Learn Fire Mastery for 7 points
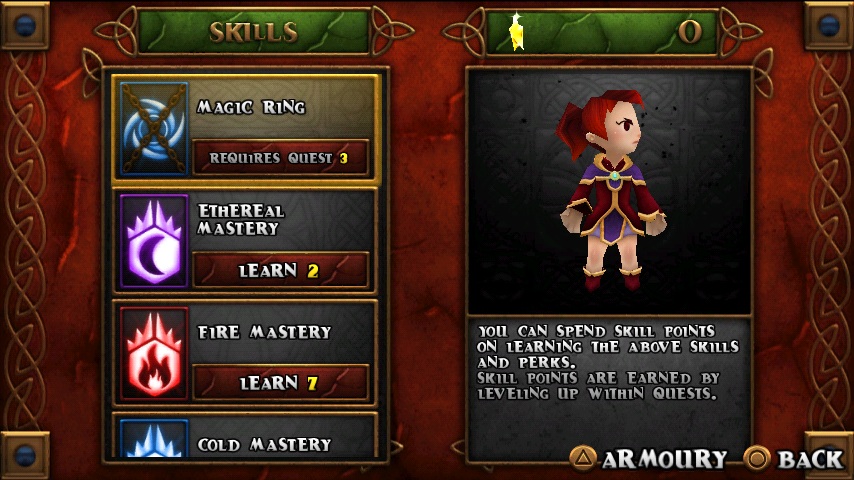This screenshot has height=480, width=854. click(280, 383)
